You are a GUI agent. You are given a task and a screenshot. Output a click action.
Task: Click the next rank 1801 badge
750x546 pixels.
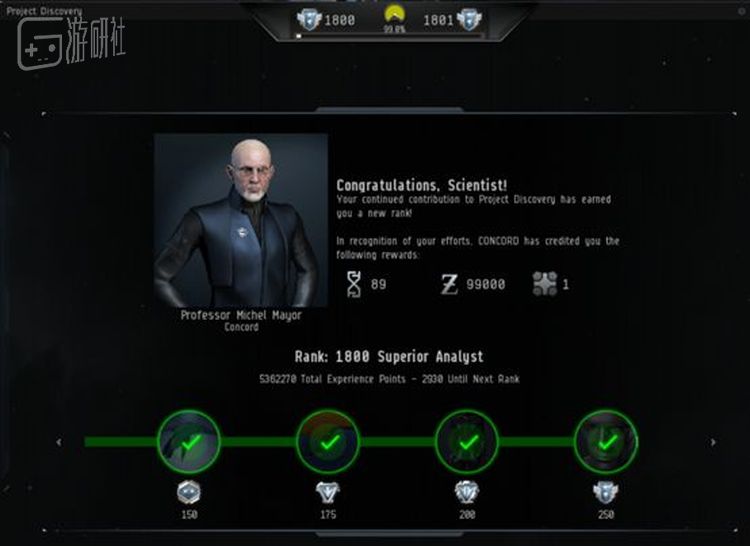[467, 19]
